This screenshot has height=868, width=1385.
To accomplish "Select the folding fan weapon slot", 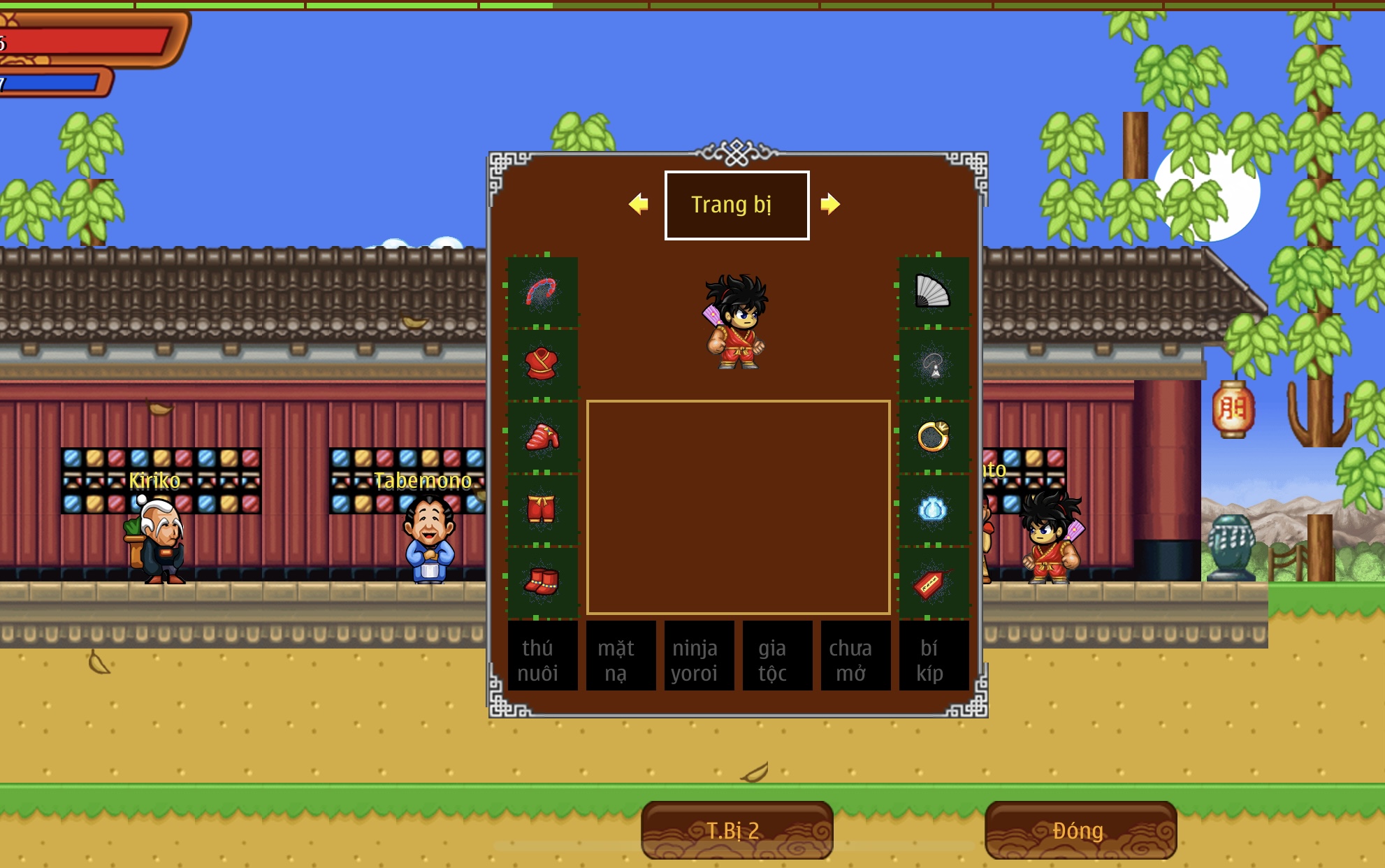I will pyautogui.click(x=933, y=292).
